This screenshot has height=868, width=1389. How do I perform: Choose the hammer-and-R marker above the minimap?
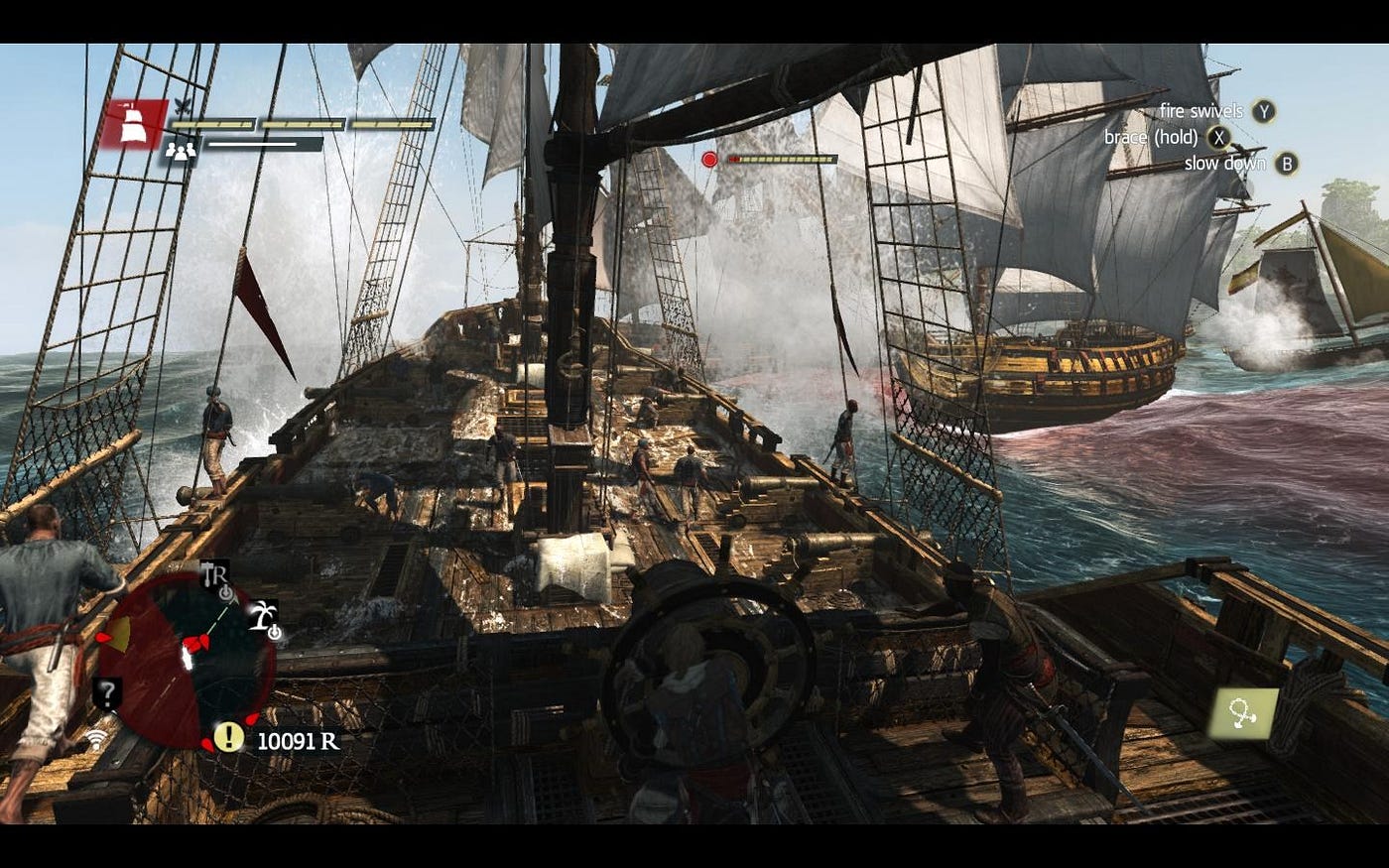214,574
